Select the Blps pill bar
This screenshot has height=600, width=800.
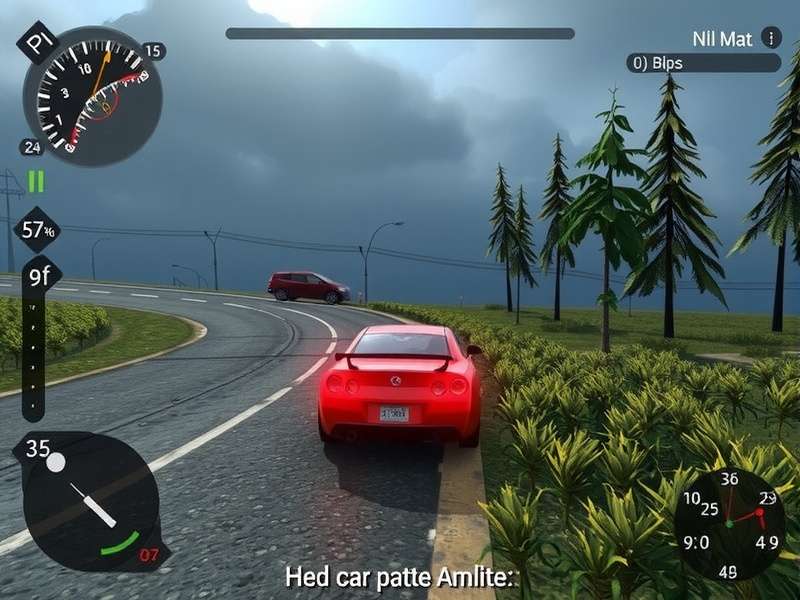click(x=703, y=63)
